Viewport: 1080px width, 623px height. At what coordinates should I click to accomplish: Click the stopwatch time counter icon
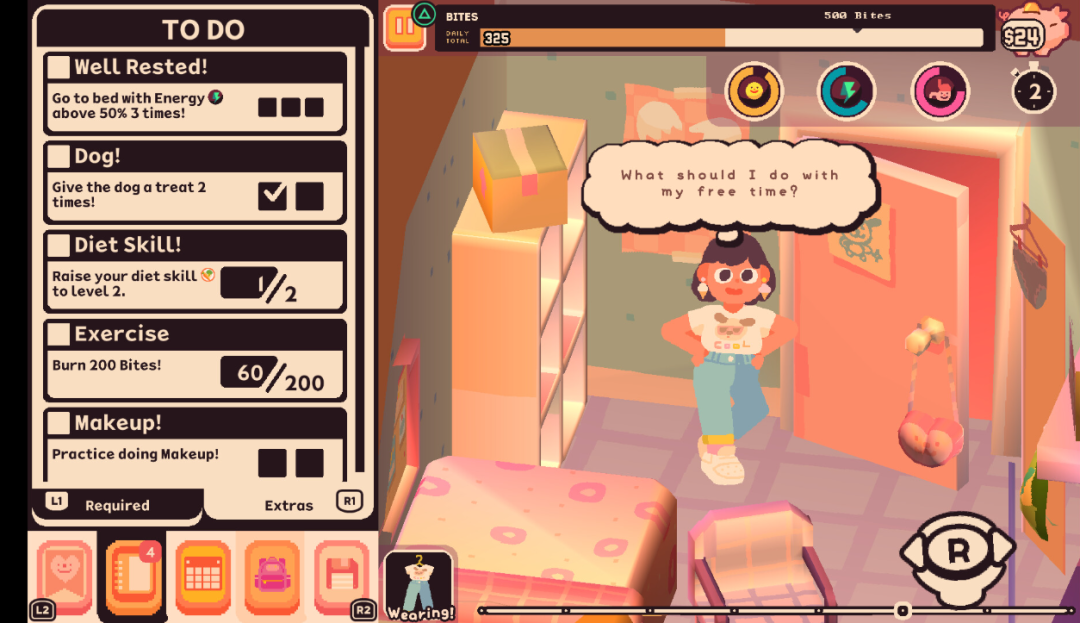(1034, 91)
